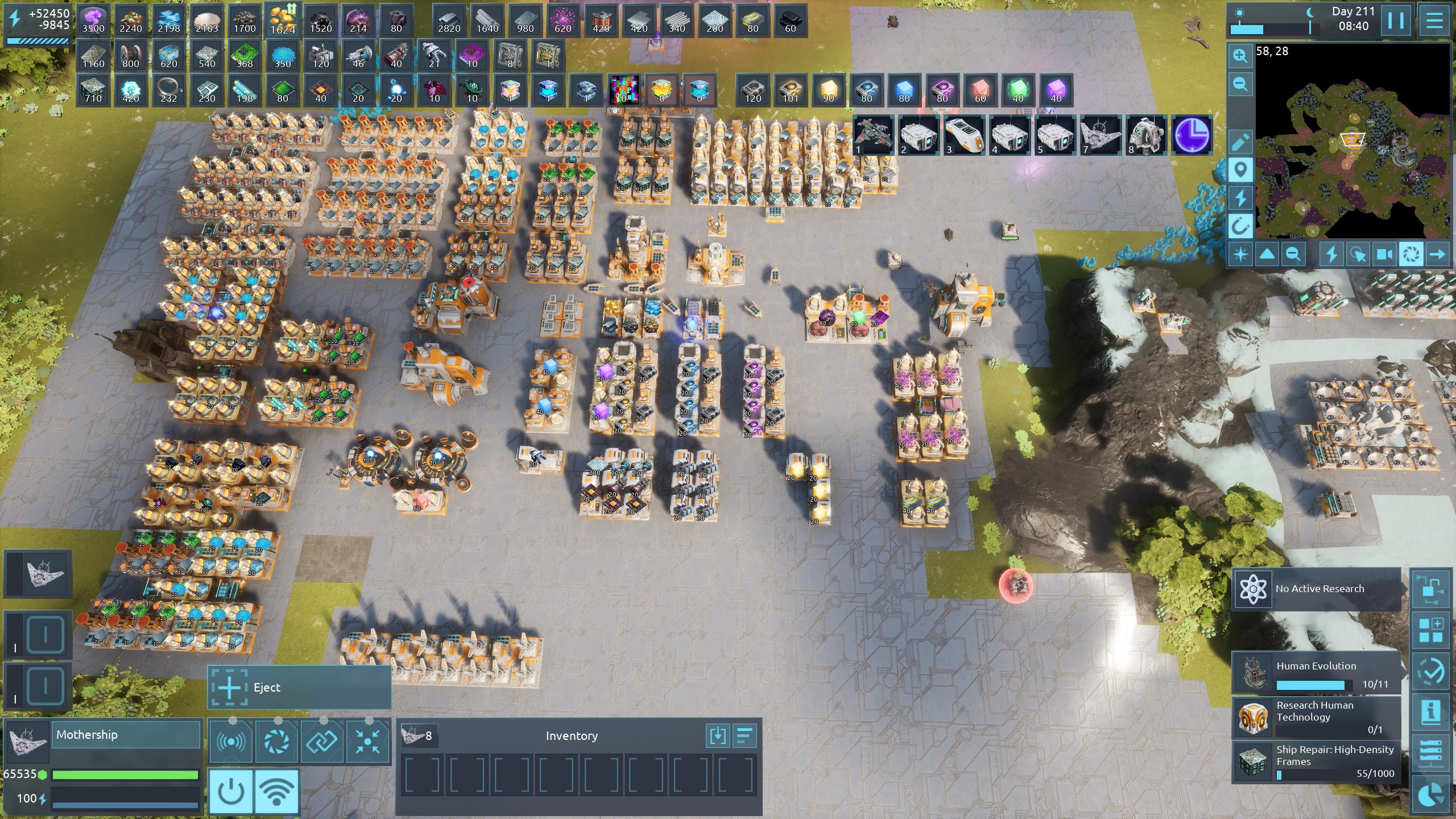The height and width of the screenshot is (819, 1456).
Task: Toggle the map pin marker filter
Action: click(x=1240, y=170)
